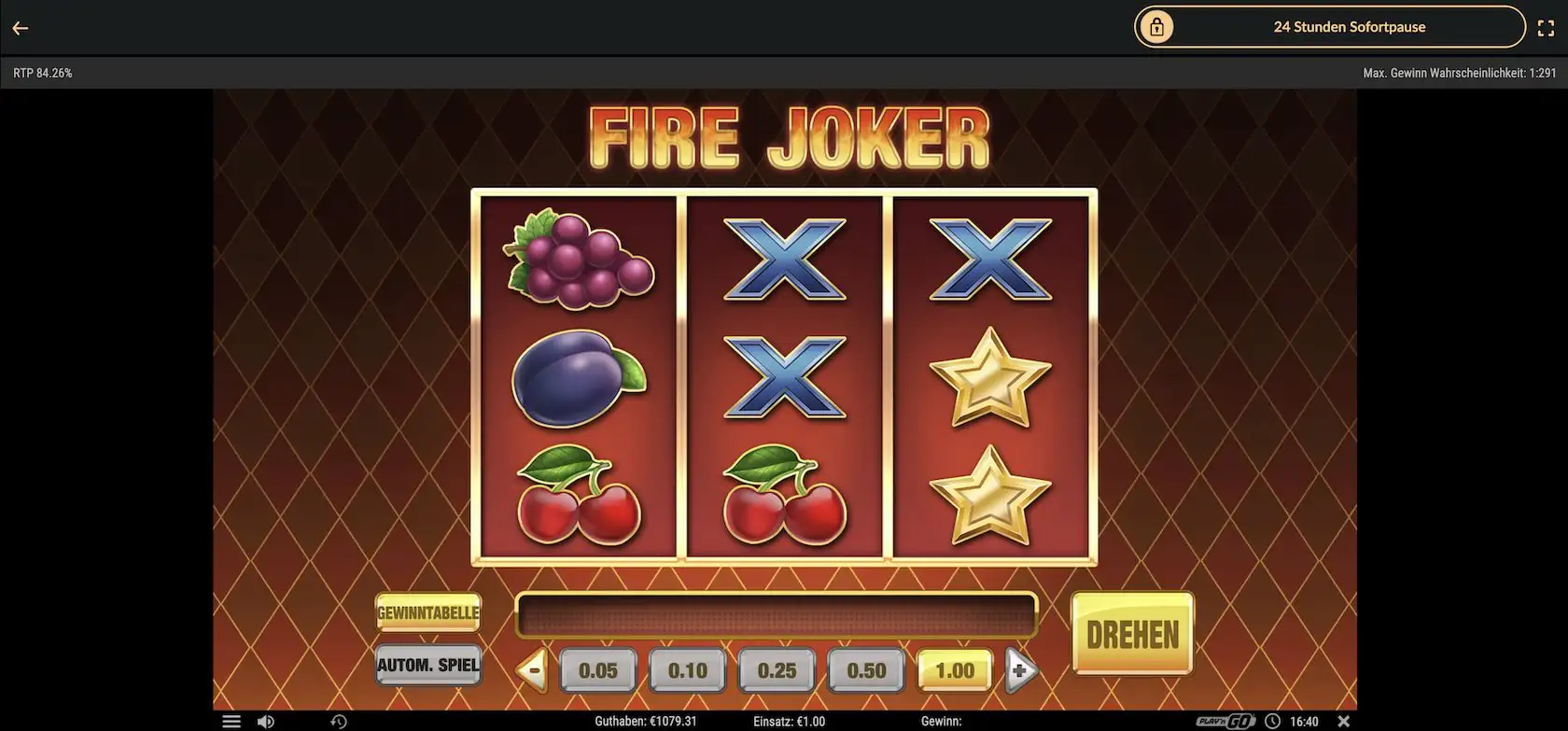Mute the game sound
1568x731 pixels.
coord(266,720)
